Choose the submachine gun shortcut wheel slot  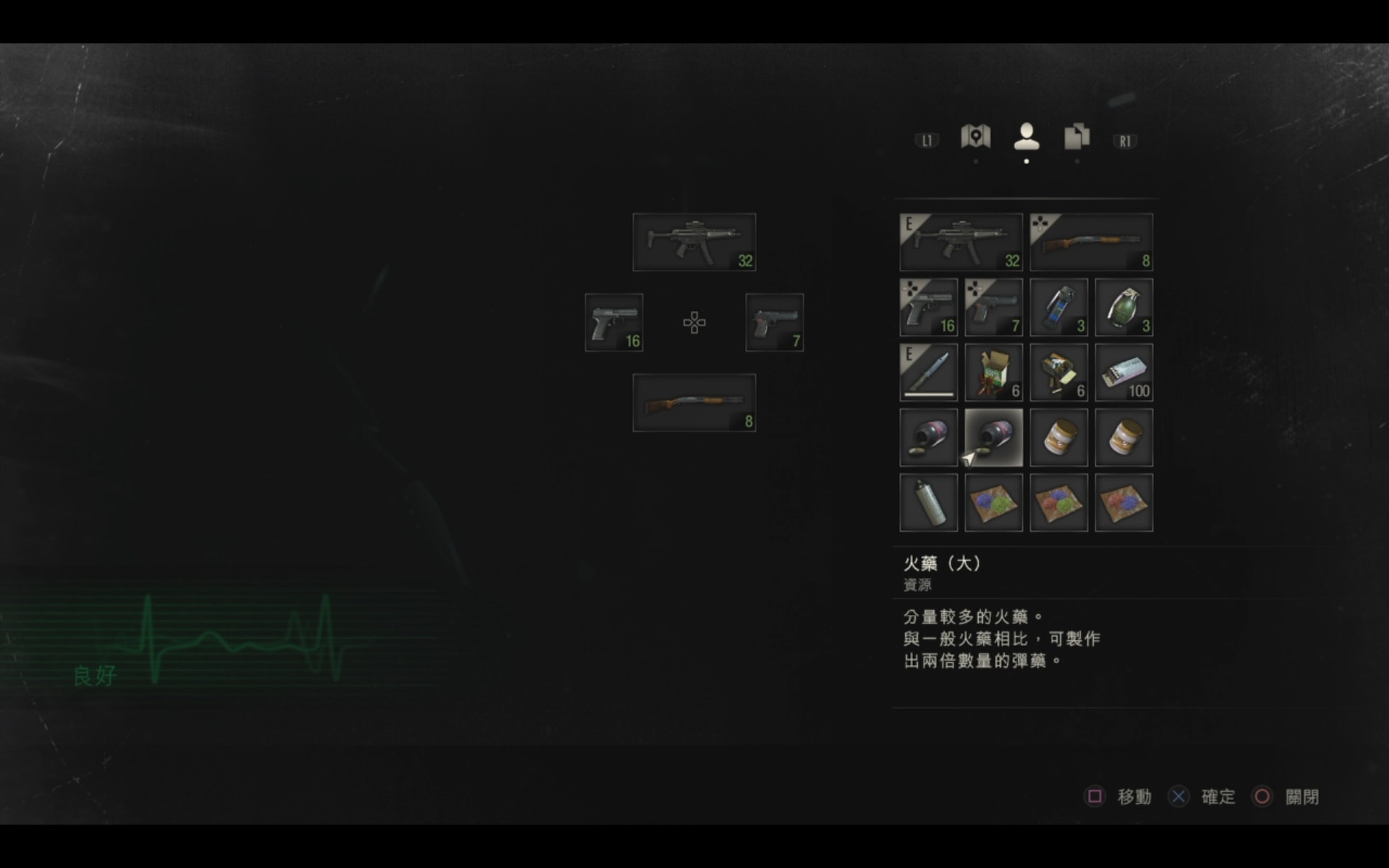[694, 242]
